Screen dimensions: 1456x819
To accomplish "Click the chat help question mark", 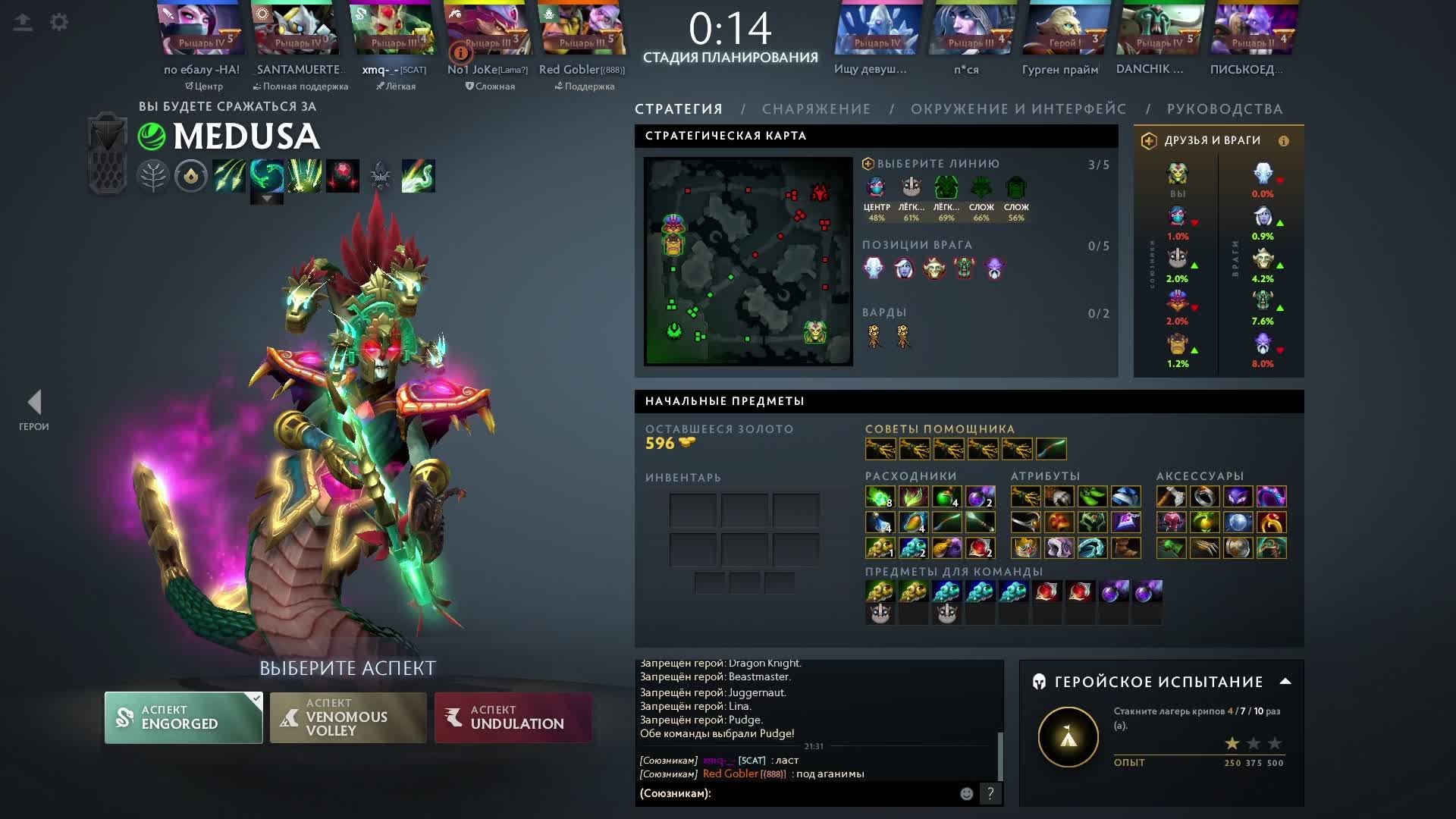I will [x=990, y=793].
